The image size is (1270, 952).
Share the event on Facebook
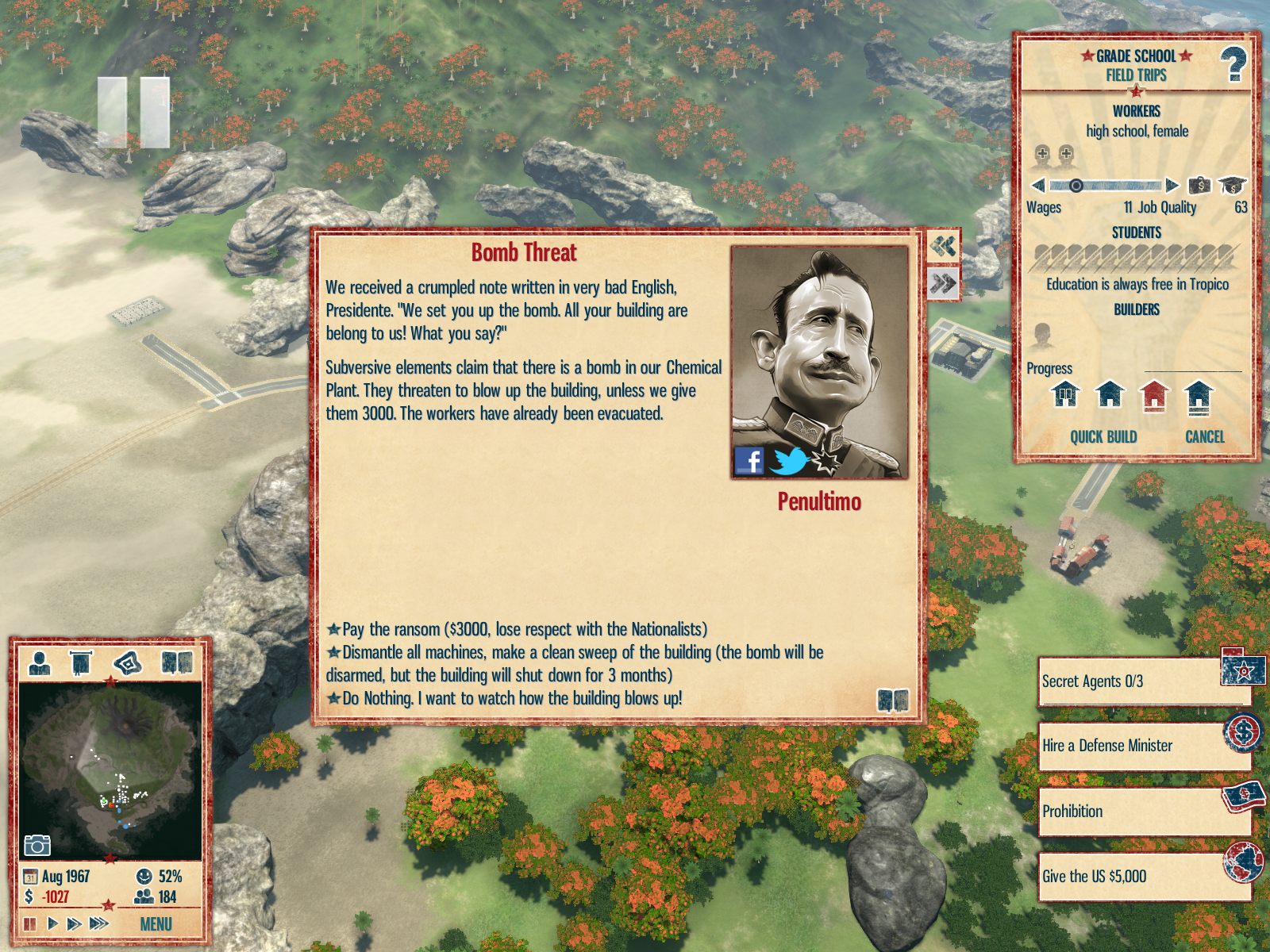(x=749, y=460)
